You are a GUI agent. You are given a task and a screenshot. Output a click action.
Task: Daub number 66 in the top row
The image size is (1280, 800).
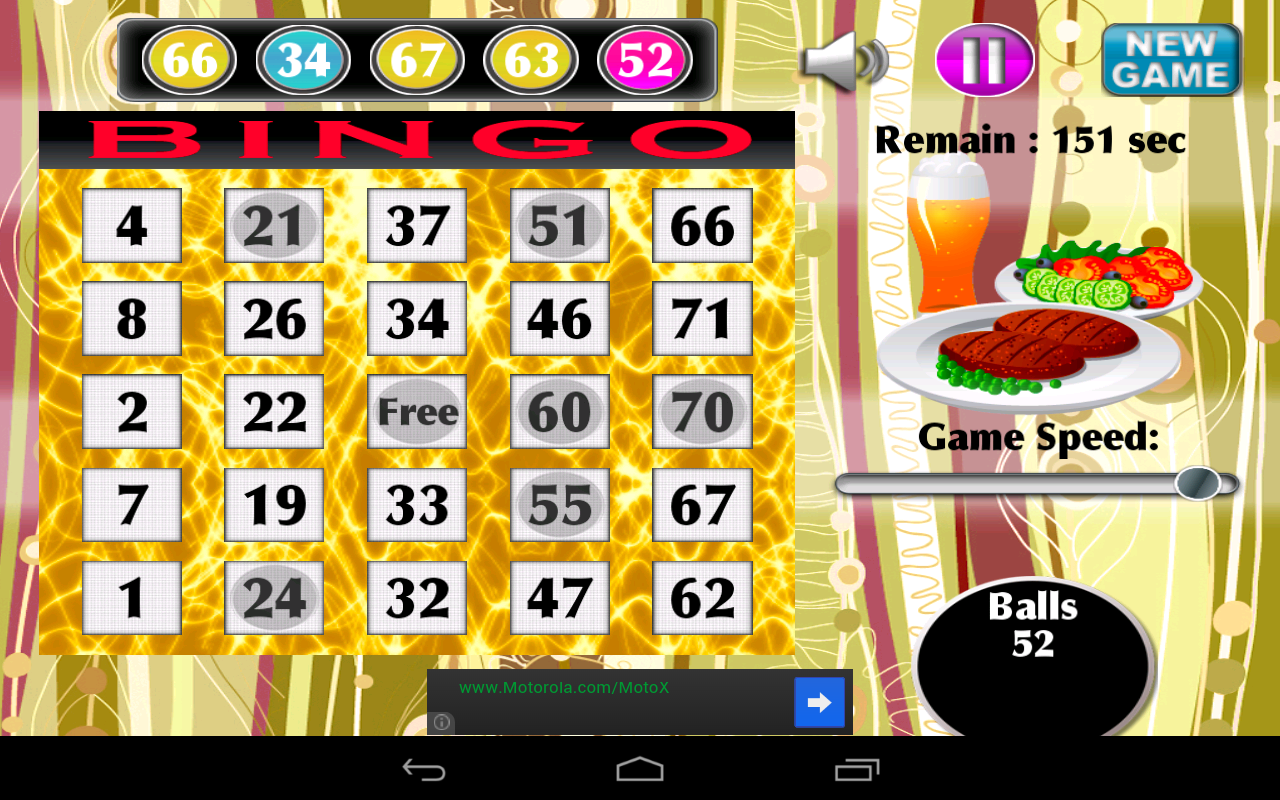(x=702, y=225)
